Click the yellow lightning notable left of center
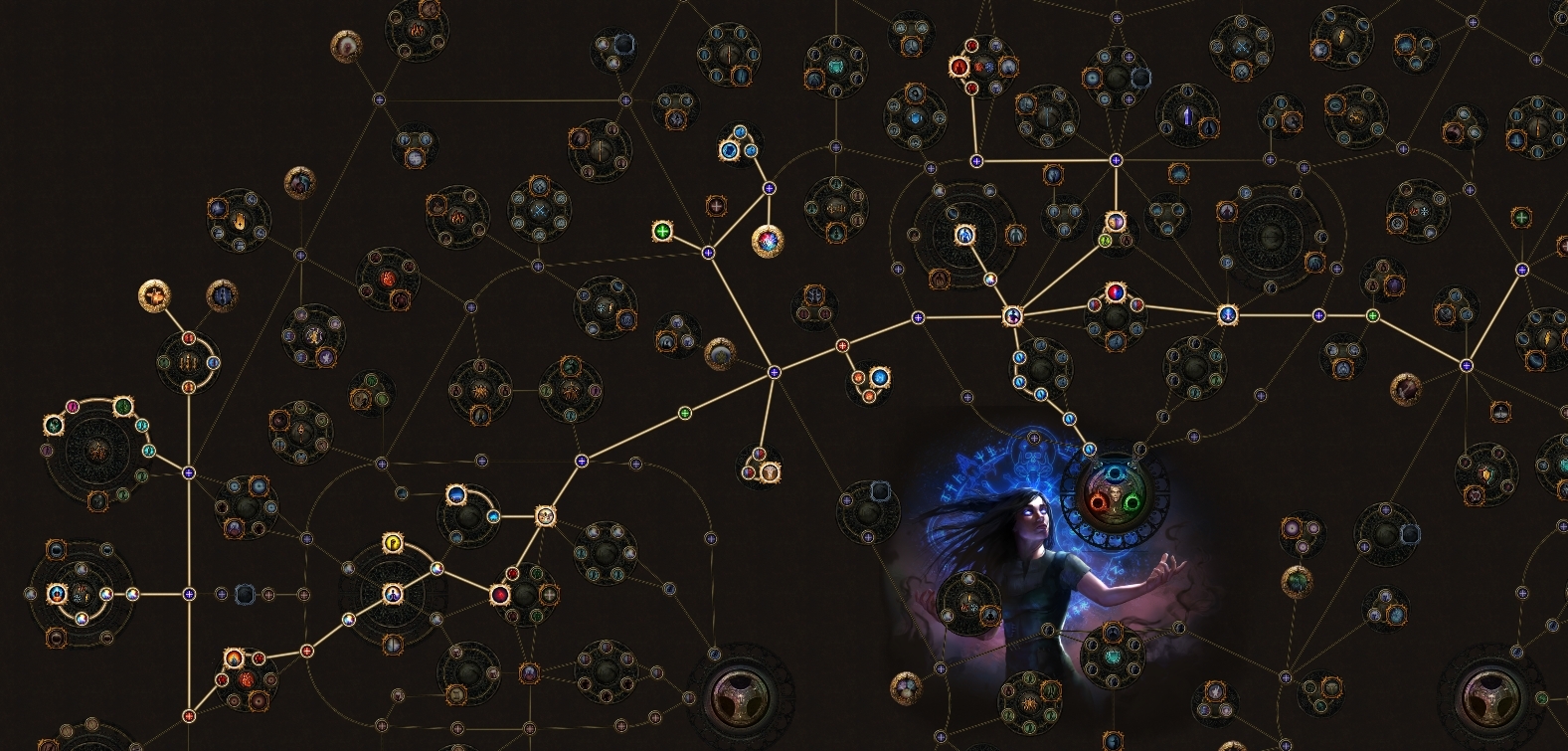 (394, 543)
